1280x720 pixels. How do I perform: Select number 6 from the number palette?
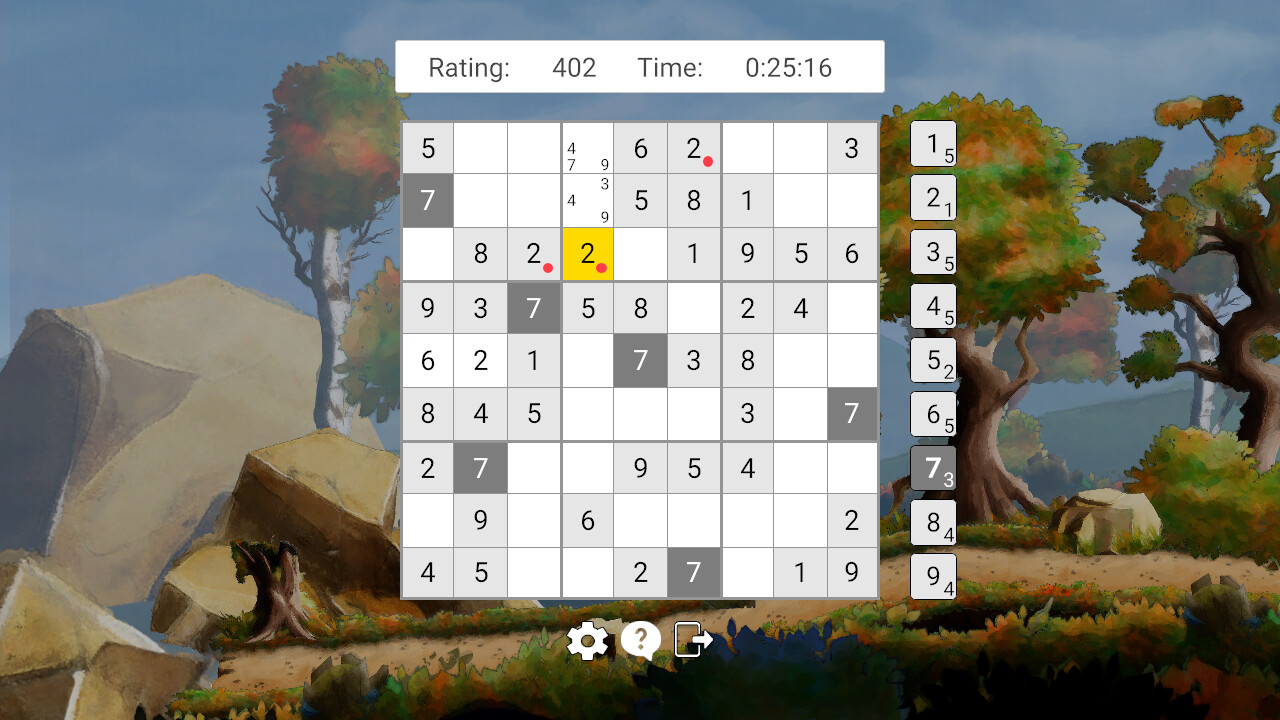coord(933,414)
